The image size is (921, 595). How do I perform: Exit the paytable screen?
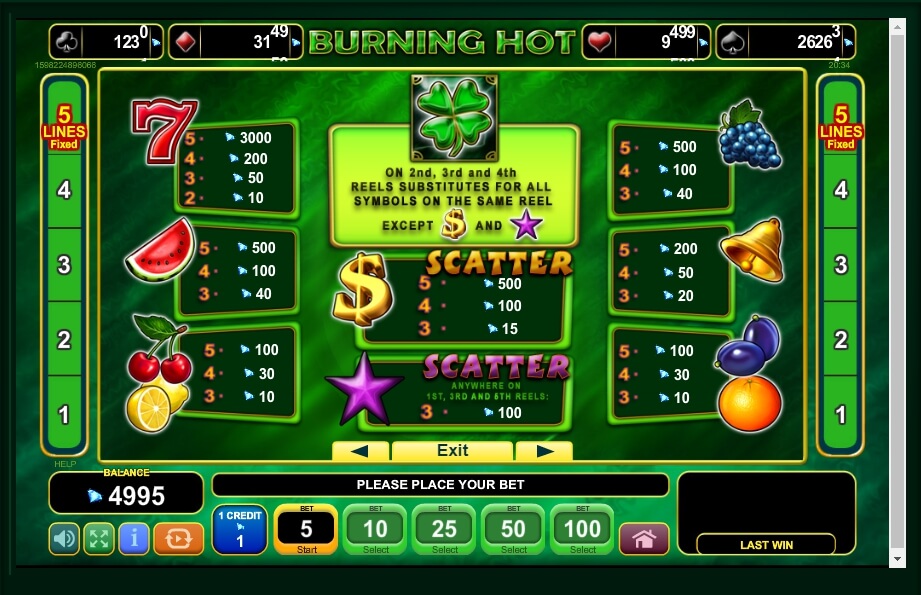[x=452, y=451]
